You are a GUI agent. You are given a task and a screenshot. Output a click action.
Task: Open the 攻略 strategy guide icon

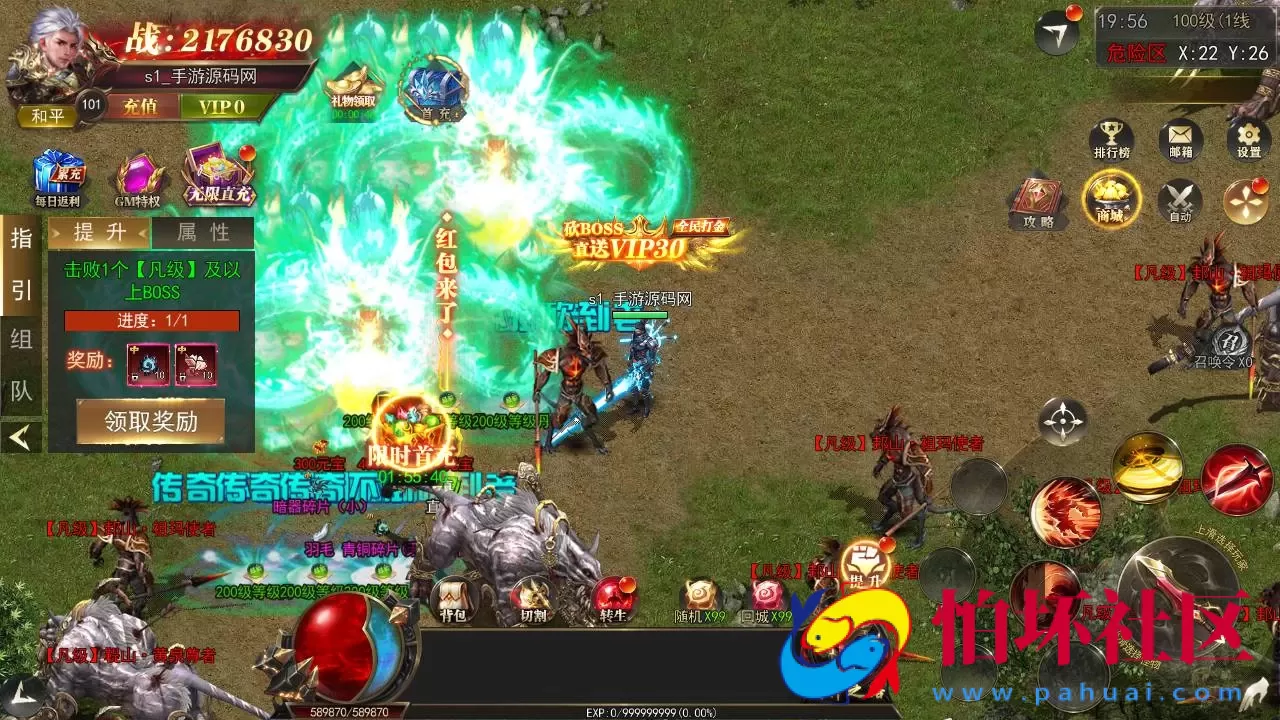coord(1040,200)
